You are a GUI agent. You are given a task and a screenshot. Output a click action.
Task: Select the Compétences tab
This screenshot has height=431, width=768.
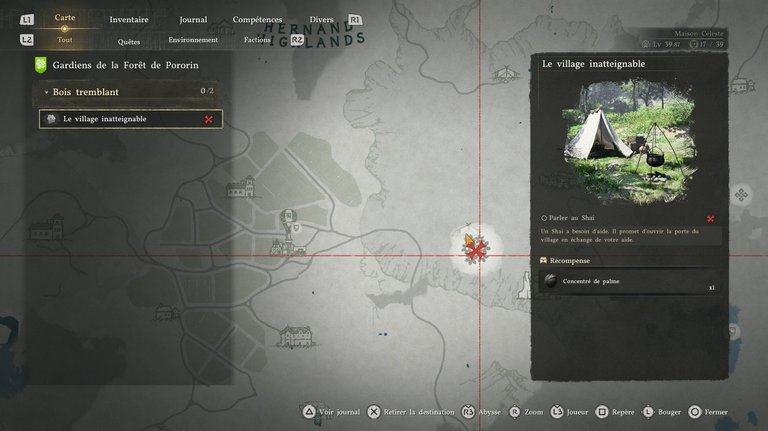coord(257,19)
